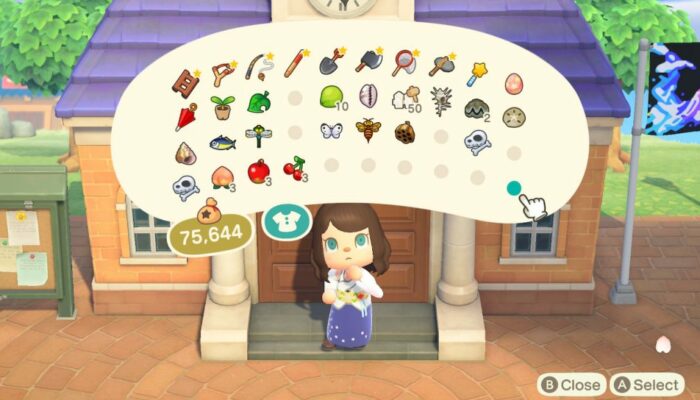The height and width of the screenshot is (400, 700).
Task: Select the green stack of 10
Action: (331, 97)
